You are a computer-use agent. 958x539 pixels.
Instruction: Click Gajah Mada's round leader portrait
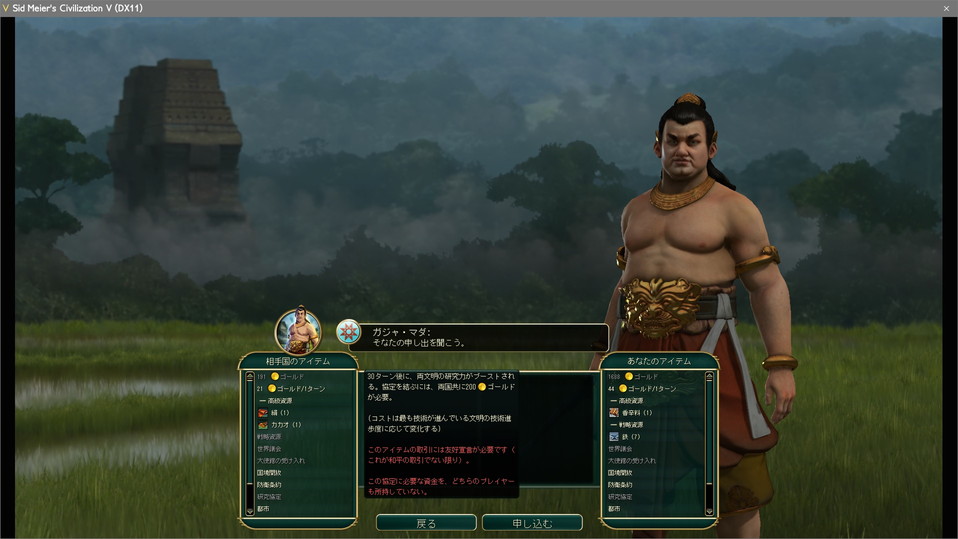click(x=298, y=331)
